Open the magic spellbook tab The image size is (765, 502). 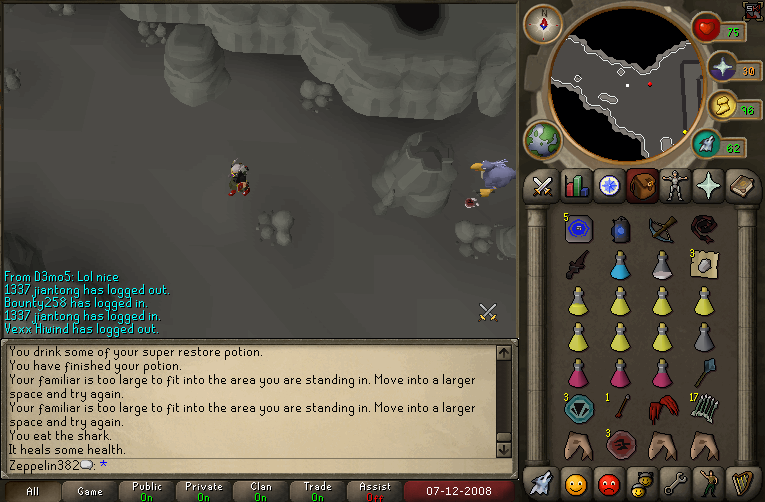pyautogui.click(x=741, y=186)
